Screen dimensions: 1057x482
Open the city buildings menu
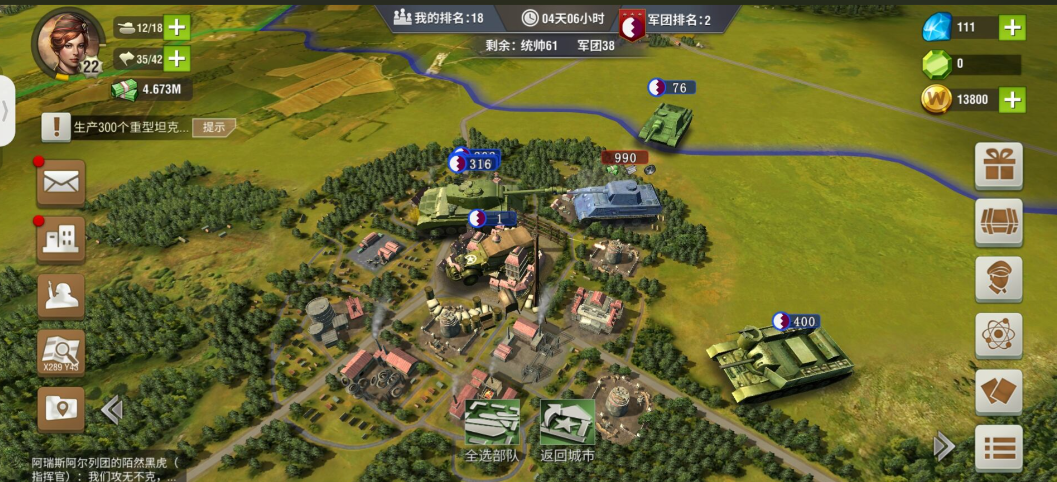point(61,239)
